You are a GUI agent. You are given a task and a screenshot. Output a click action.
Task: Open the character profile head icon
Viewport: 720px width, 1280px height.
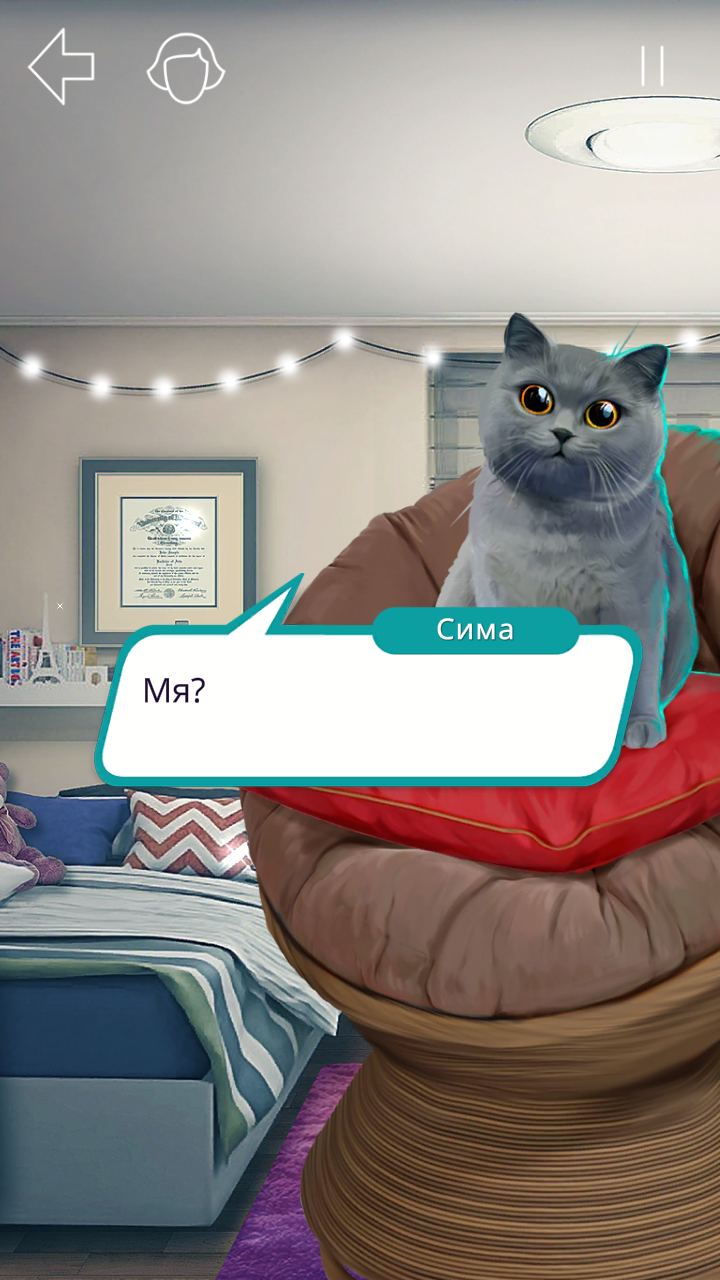pyautogui.click(x=186, y=68)
